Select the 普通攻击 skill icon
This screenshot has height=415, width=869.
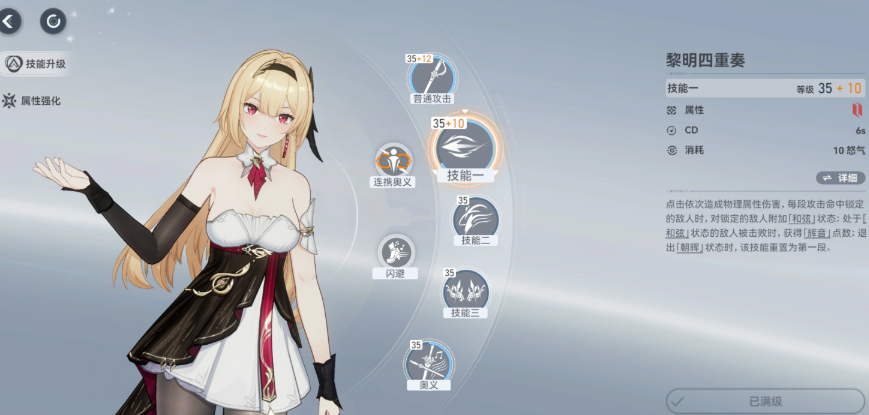(432, 76)
